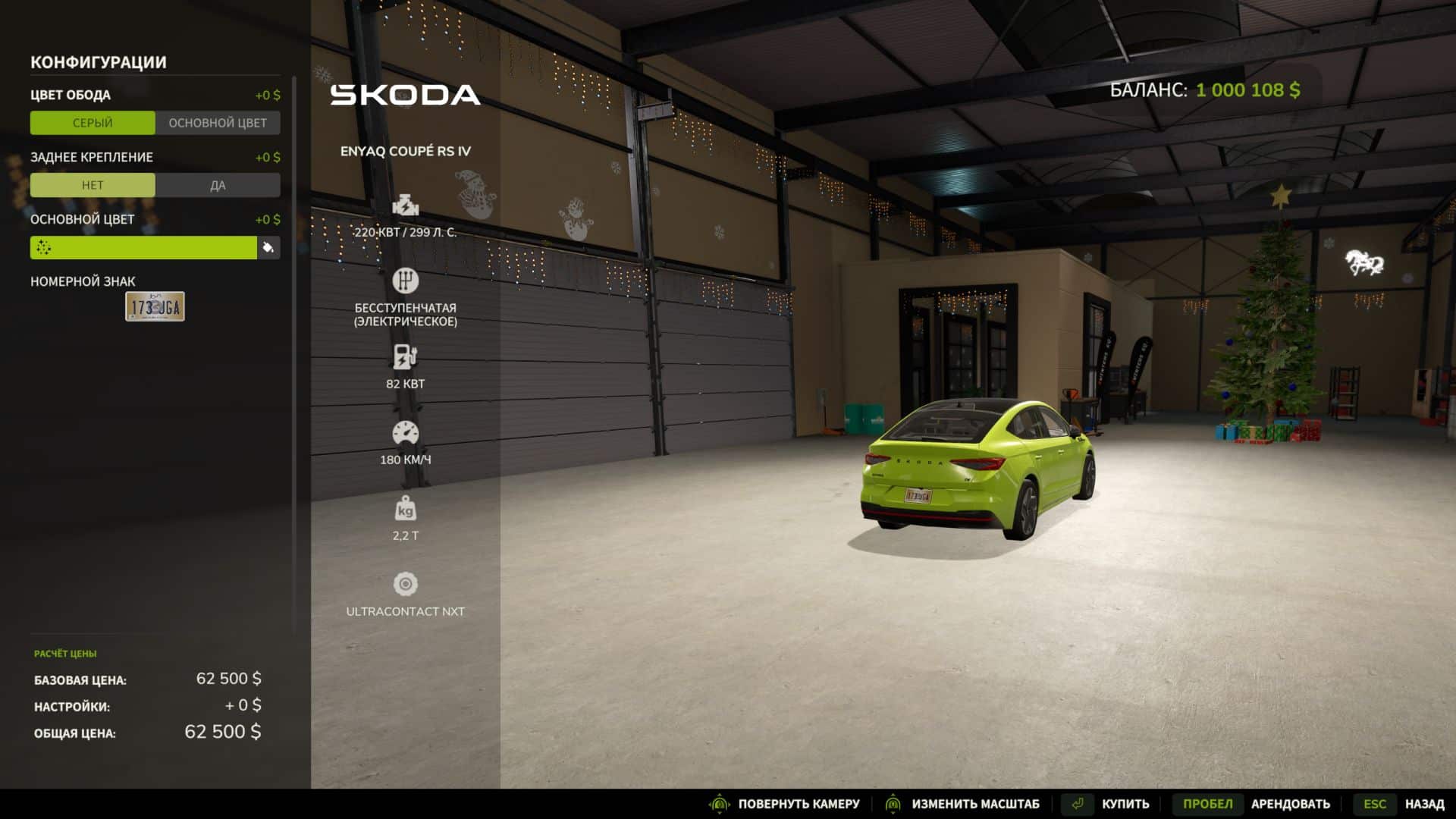The image size is (1456, 819).
Task: Click the paint bucket color picker icon
Action: (x=268, y=247)
